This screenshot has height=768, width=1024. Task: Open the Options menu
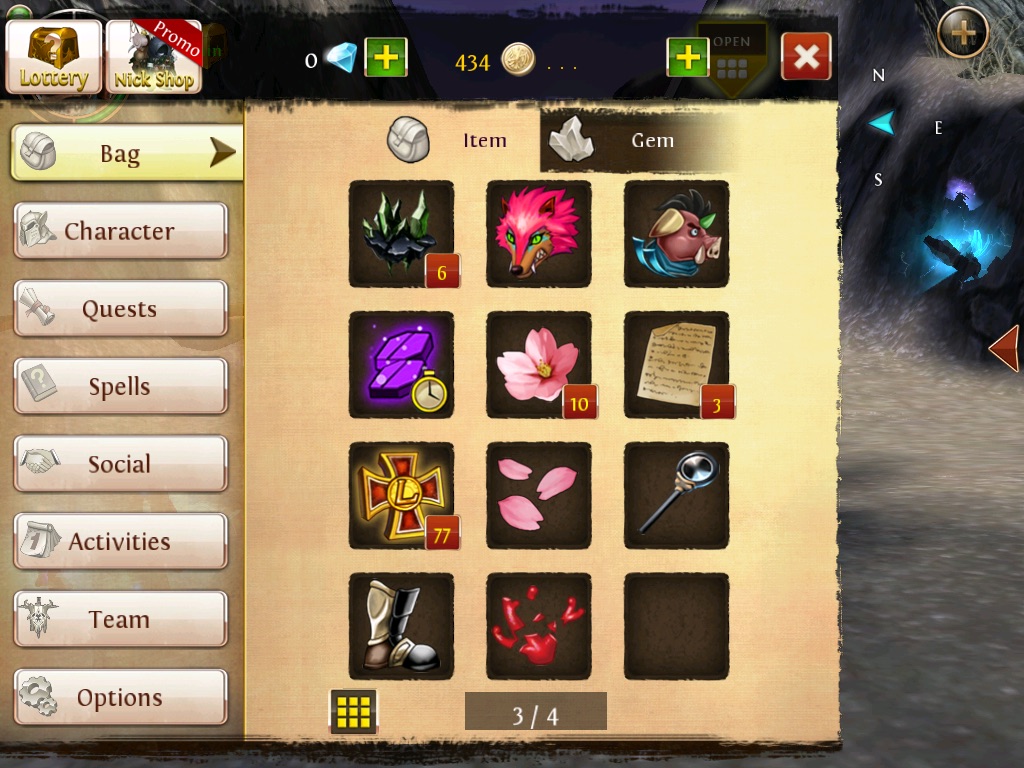coord(120,697)
